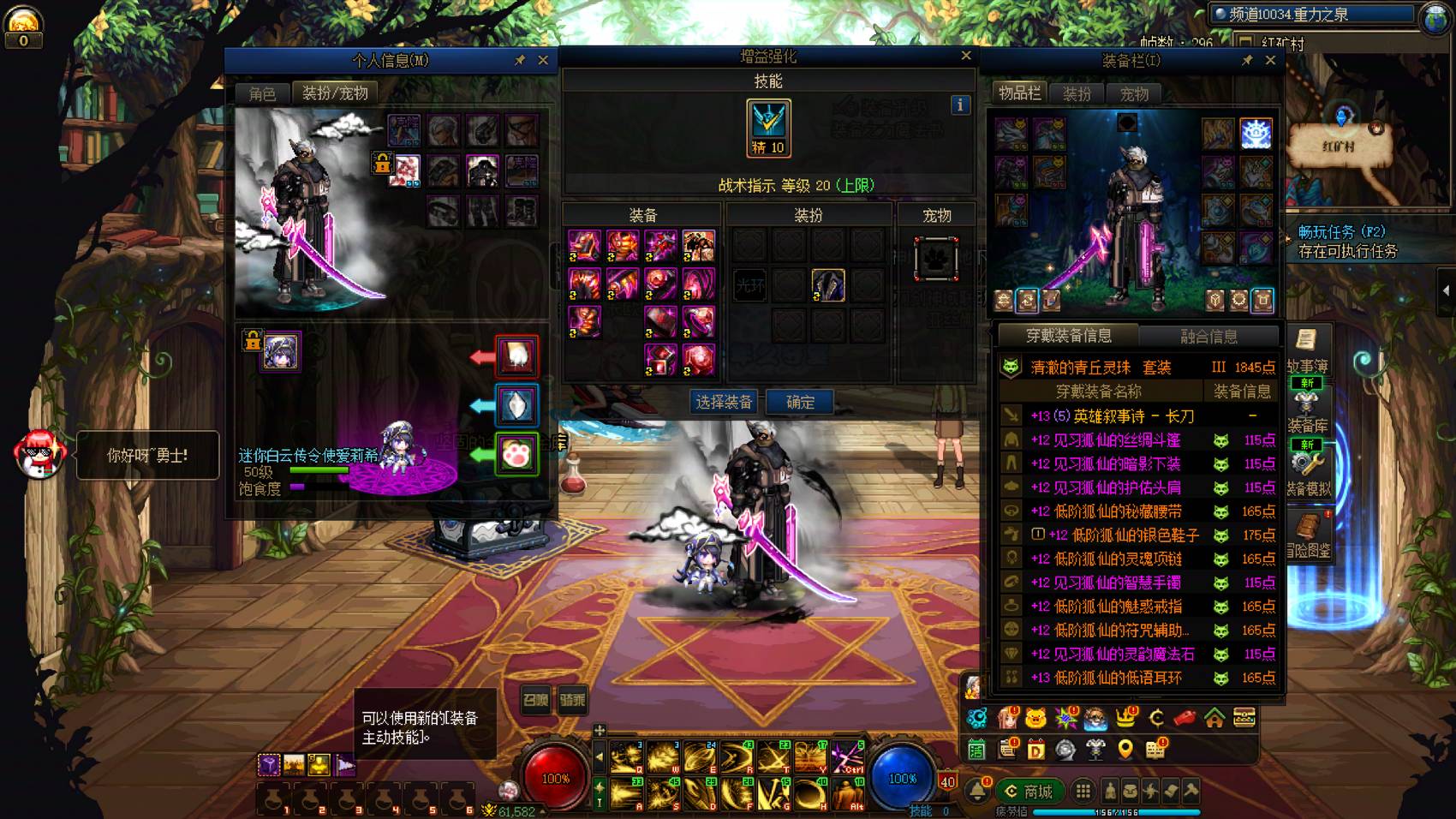Close the 个人信息 panel
The height and width of the screenshot is (819, 1456).
(x=543, y=60)
